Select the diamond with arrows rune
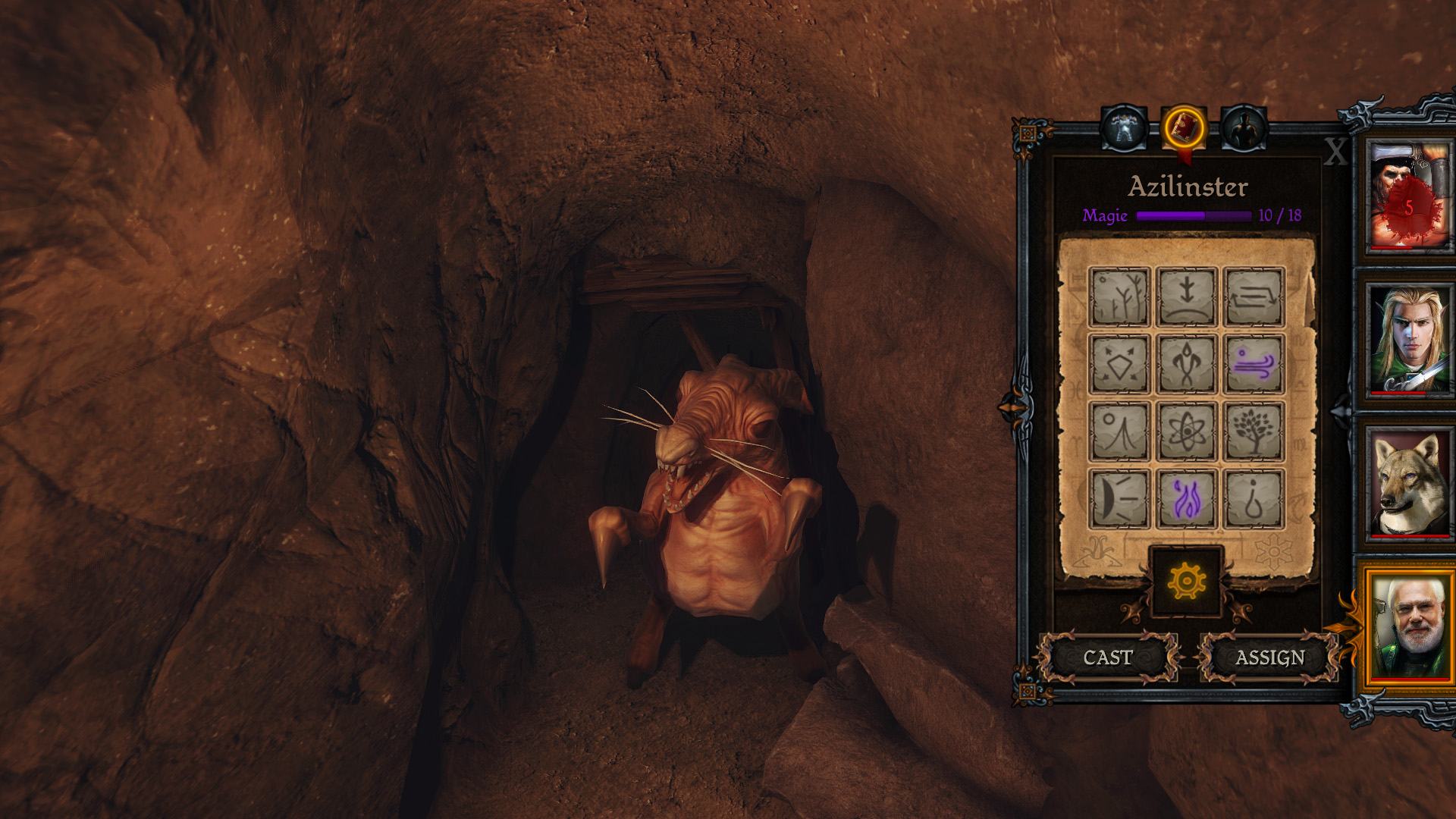Screen dimensions: 1456x819 [1119, 364]
